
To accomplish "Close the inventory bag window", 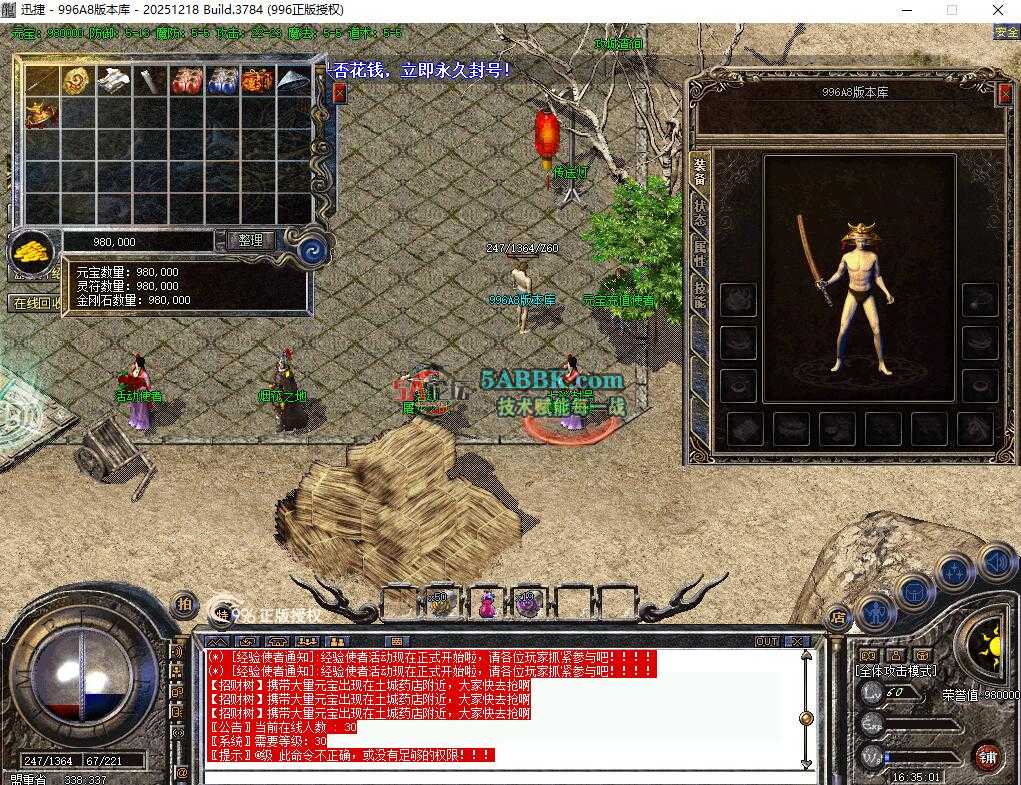I will pyautogui.click(x=339, y=93).
